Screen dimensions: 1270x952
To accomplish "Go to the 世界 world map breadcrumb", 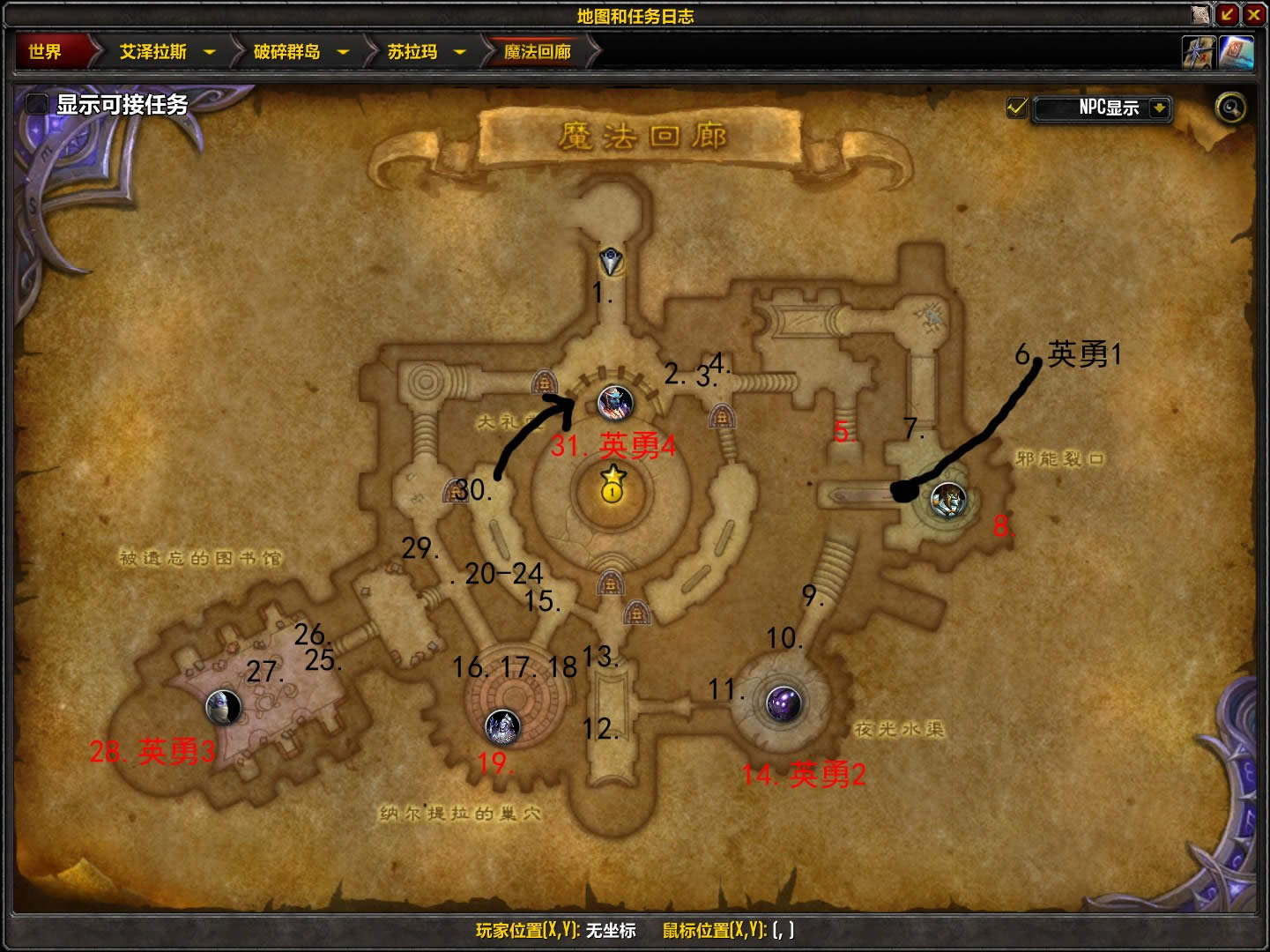I will (46, 52).
